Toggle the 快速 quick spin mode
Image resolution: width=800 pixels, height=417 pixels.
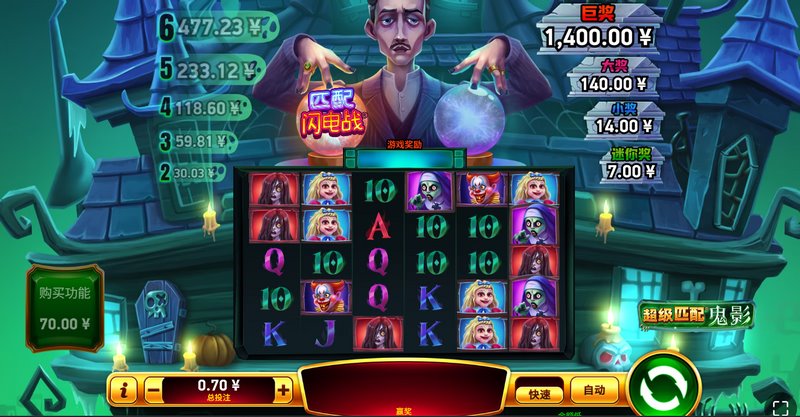[x=540, y=391]
